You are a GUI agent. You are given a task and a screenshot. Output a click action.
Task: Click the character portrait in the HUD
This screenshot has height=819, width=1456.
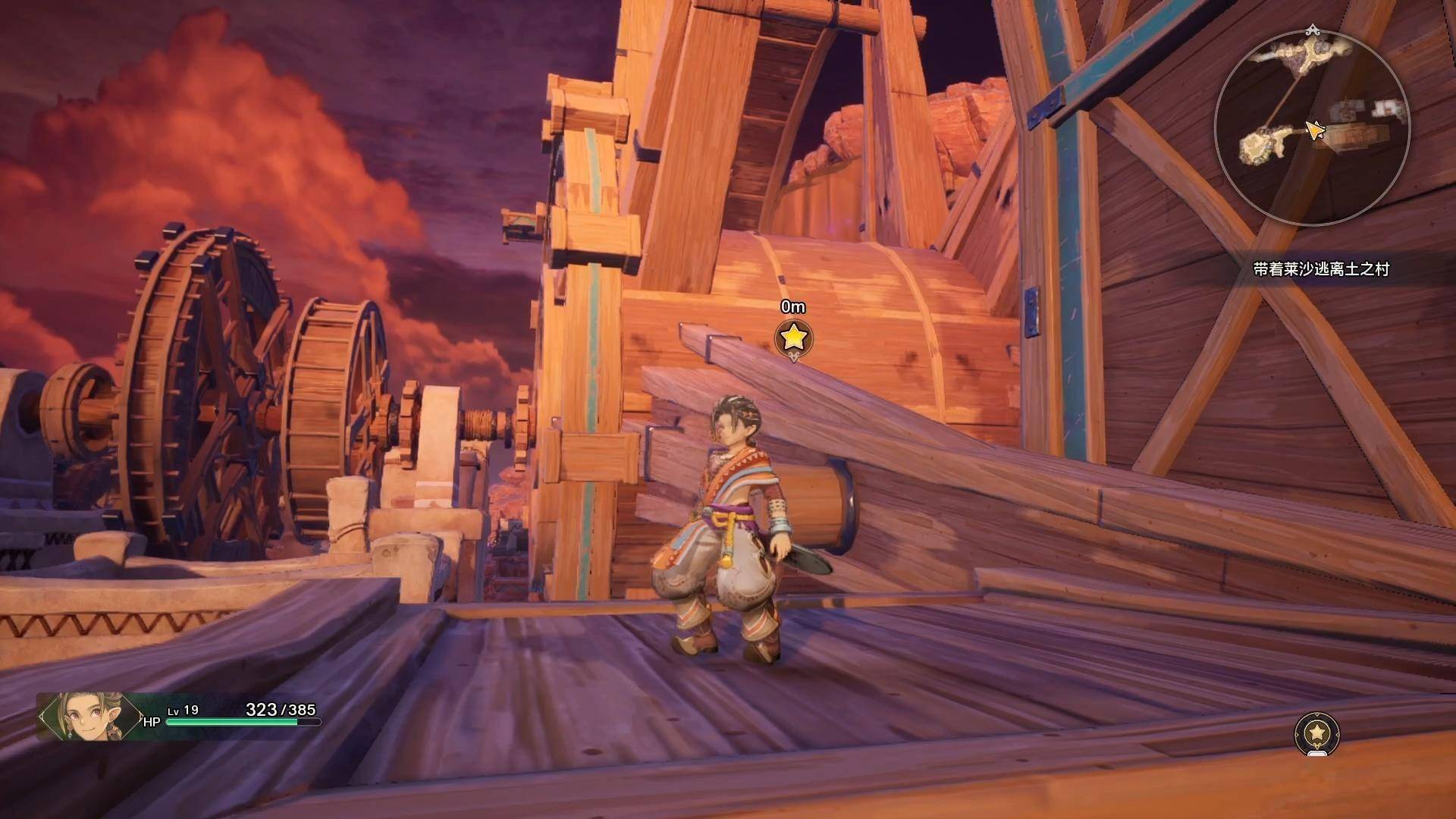pos(89,716)
